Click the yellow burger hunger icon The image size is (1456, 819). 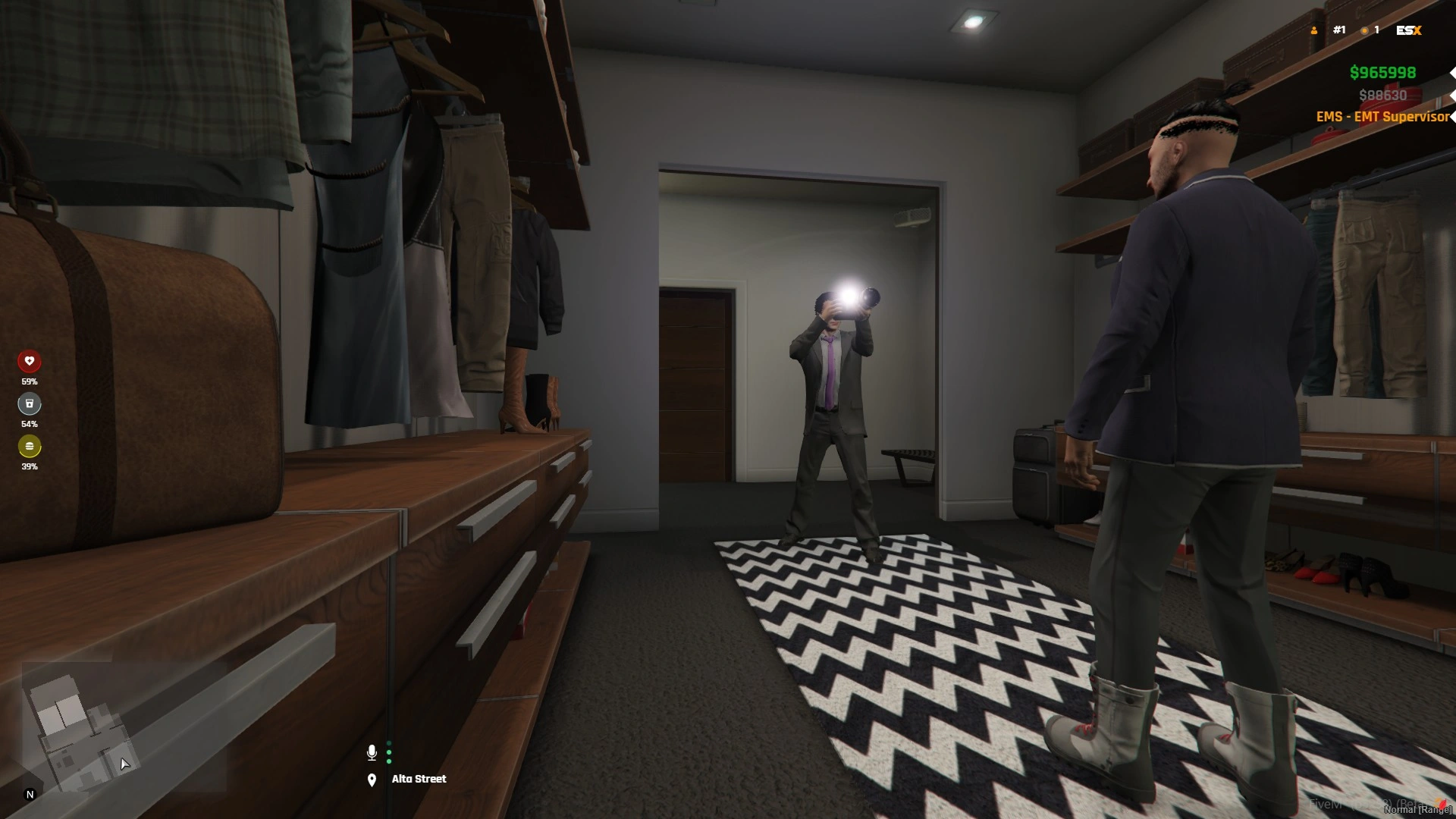click(30, 446)
